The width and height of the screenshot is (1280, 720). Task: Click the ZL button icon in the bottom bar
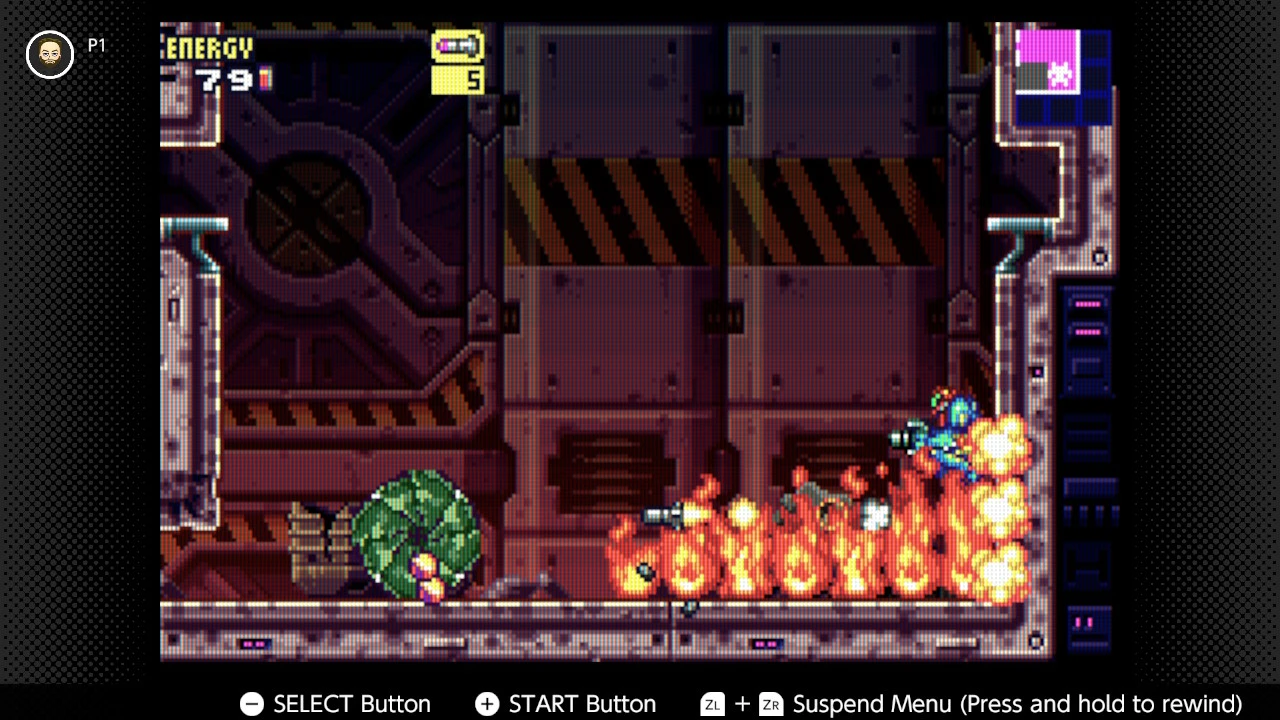[x=712, y=704]
